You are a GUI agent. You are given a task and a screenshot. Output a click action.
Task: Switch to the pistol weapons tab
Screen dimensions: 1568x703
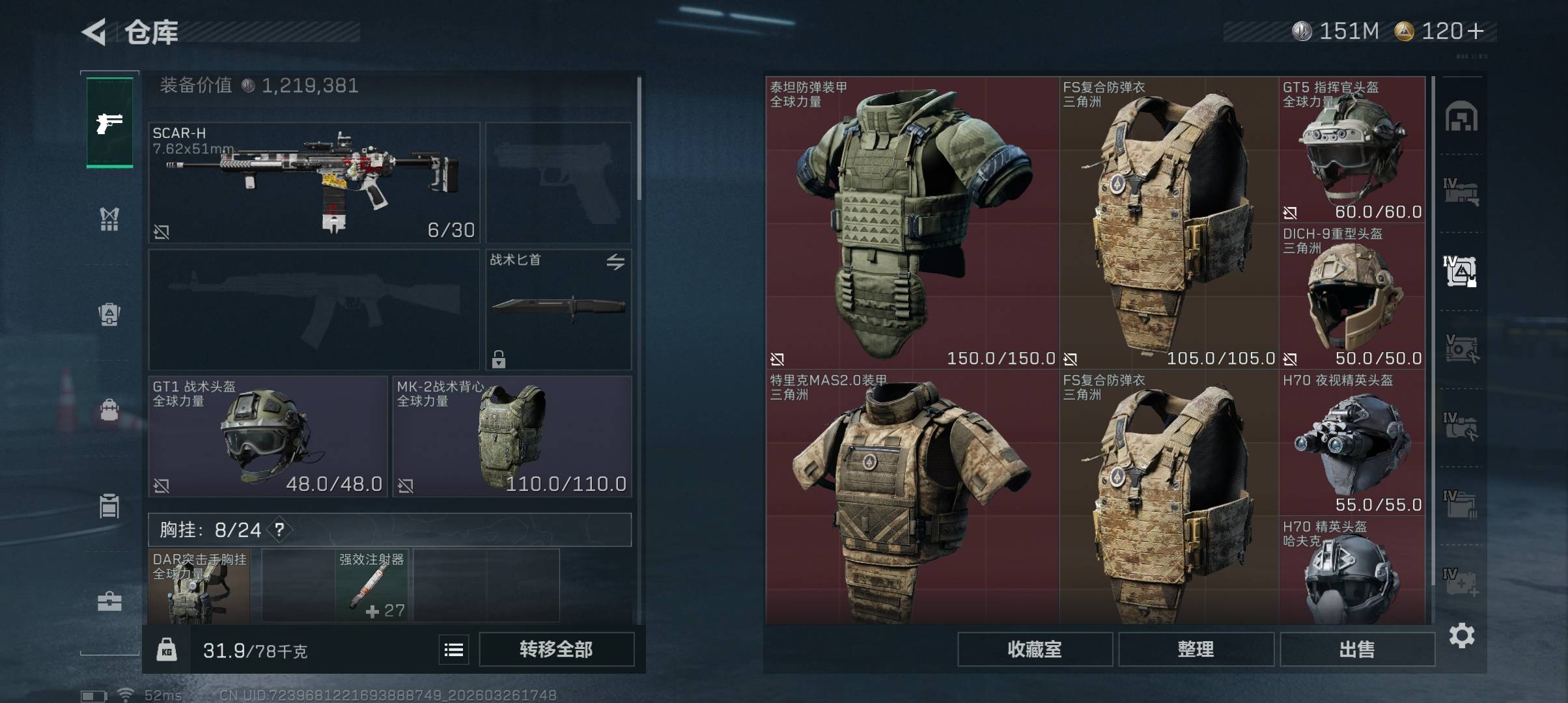[x=109, y=122]
